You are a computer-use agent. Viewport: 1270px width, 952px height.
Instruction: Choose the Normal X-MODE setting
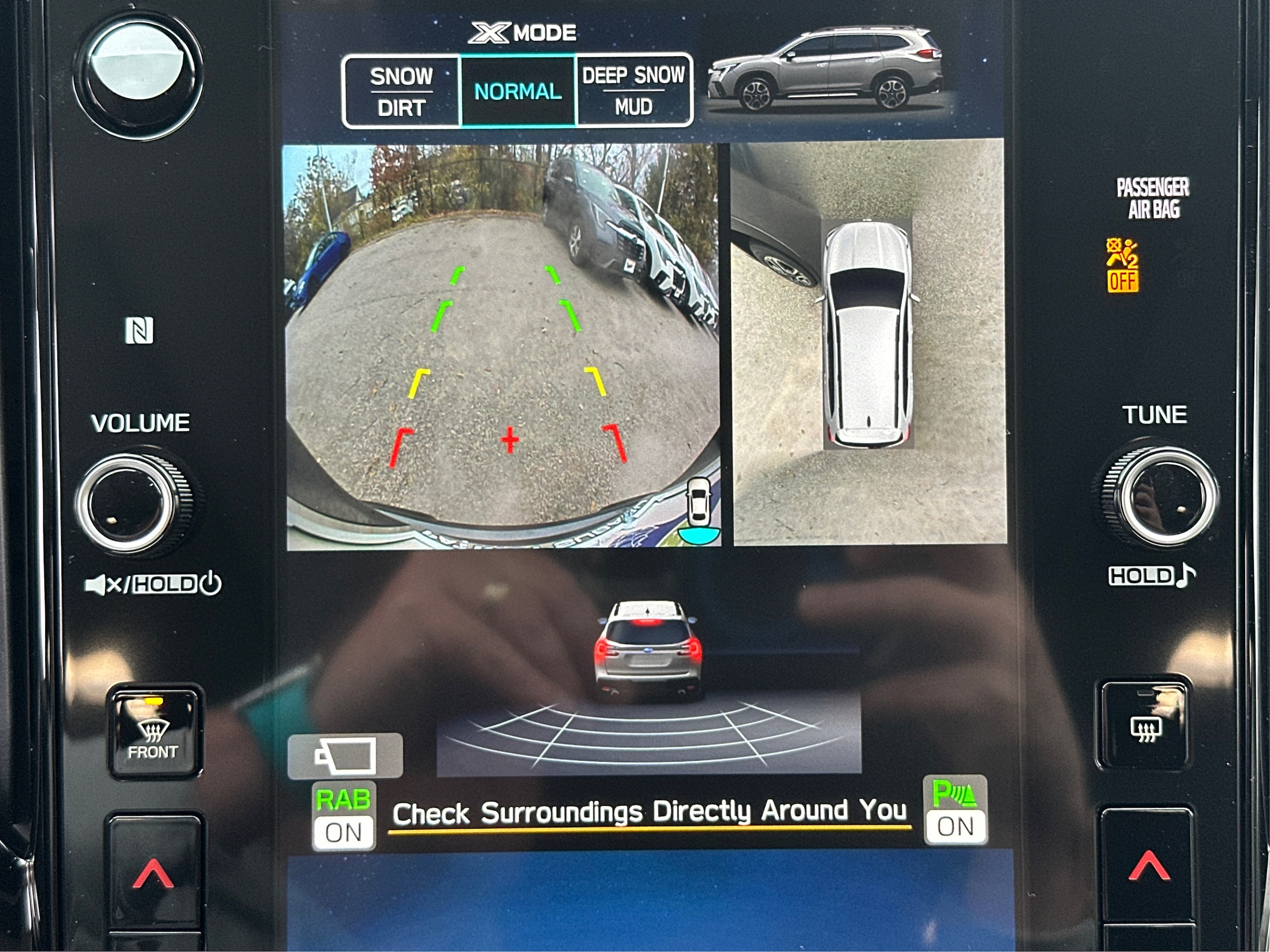pos(517,91)
